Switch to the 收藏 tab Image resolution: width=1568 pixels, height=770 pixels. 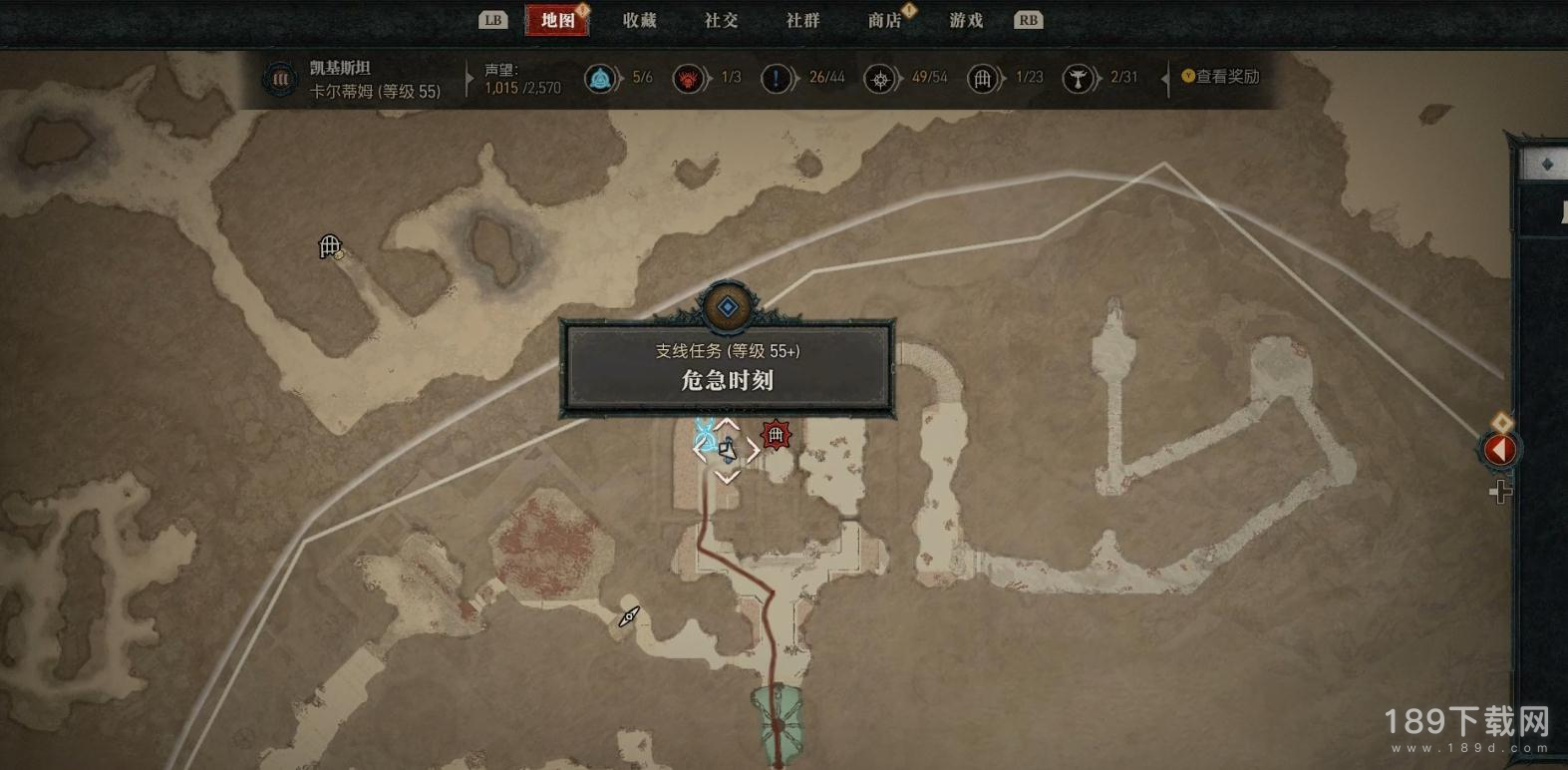[x=639, y=20]
